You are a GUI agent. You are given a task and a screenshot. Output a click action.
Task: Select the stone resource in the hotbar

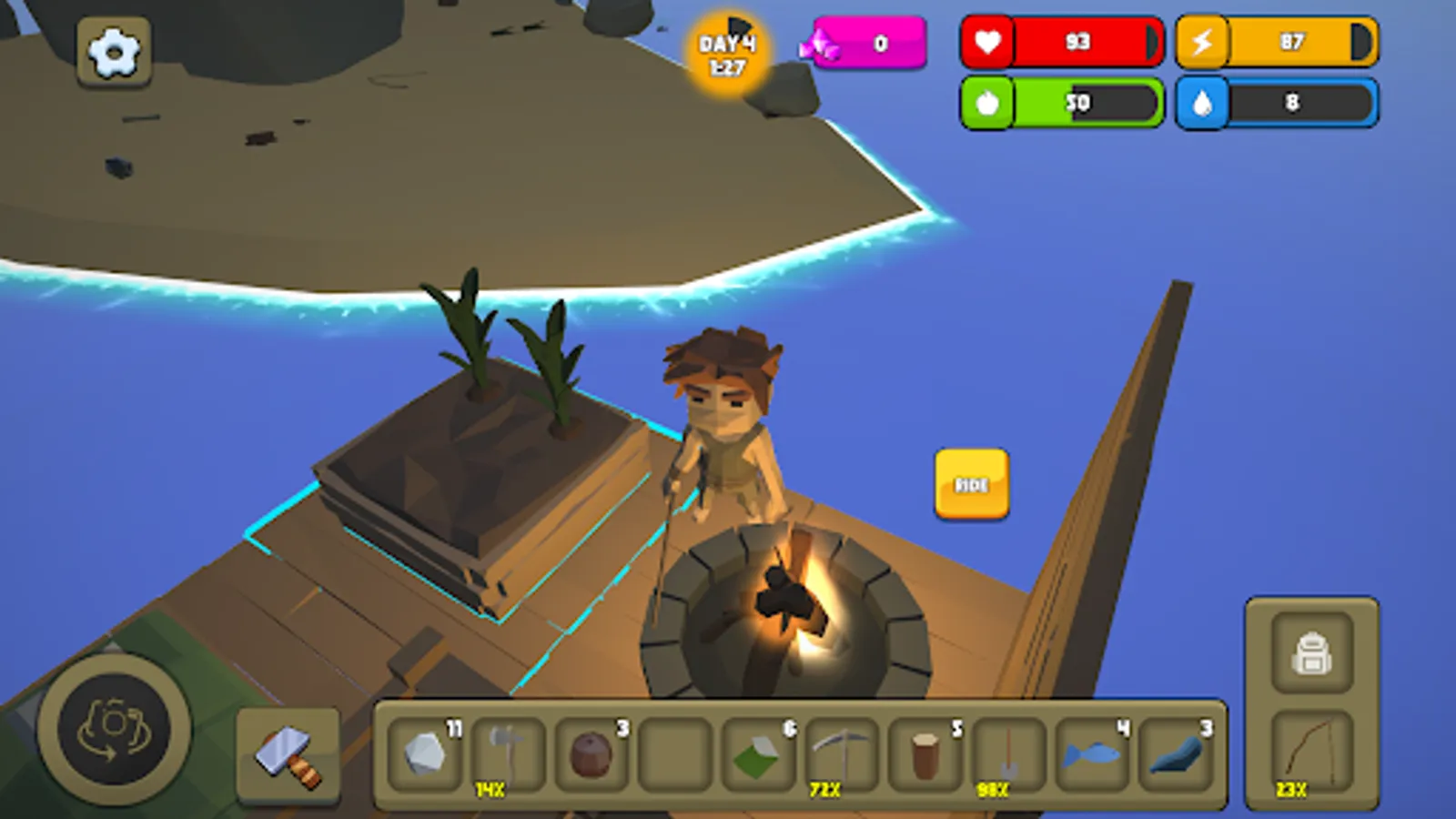point(424,755)
